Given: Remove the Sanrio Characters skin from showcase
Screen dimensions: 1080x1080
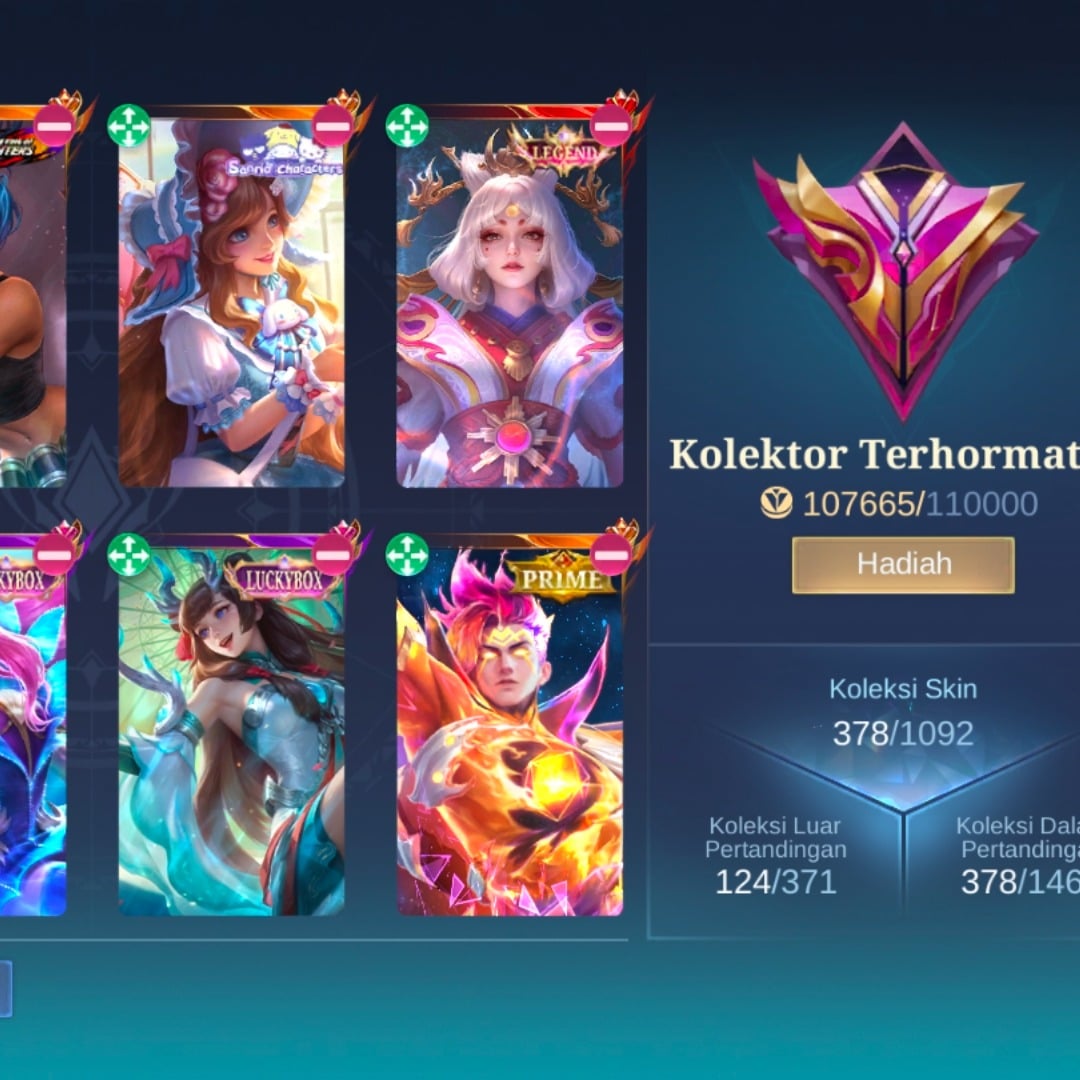Looking at the screenshot, I should (332, 126).
